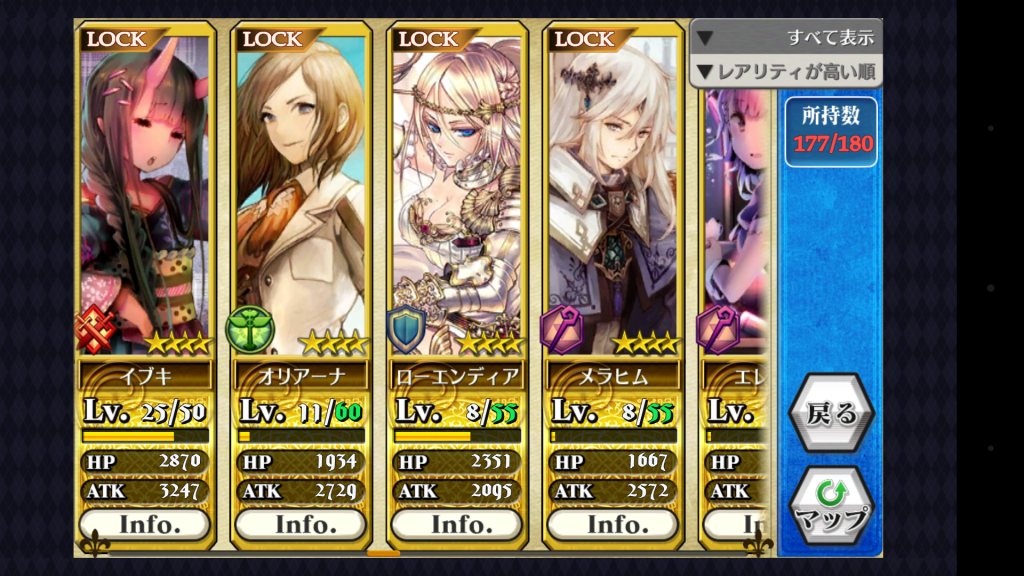The height and width of the screenshot is (576, 1024).
Task: Open the レアリティが高い順 sort dropdown
Action: pyautogui.click(x=786, y=71)
